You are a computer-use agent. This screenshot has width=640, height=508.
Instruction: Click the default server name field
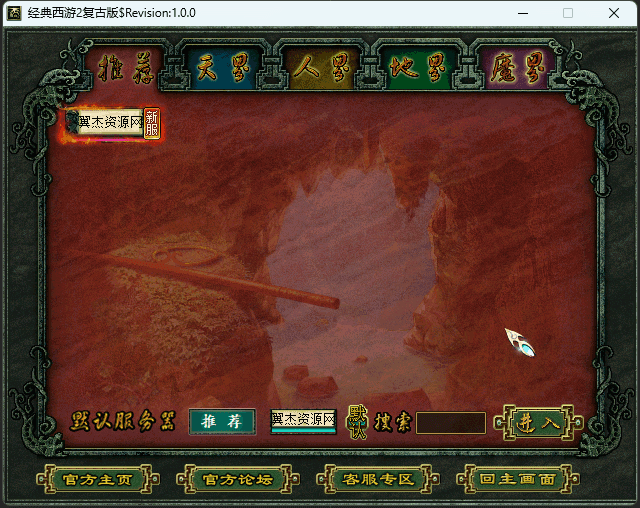tap(303, 421)
